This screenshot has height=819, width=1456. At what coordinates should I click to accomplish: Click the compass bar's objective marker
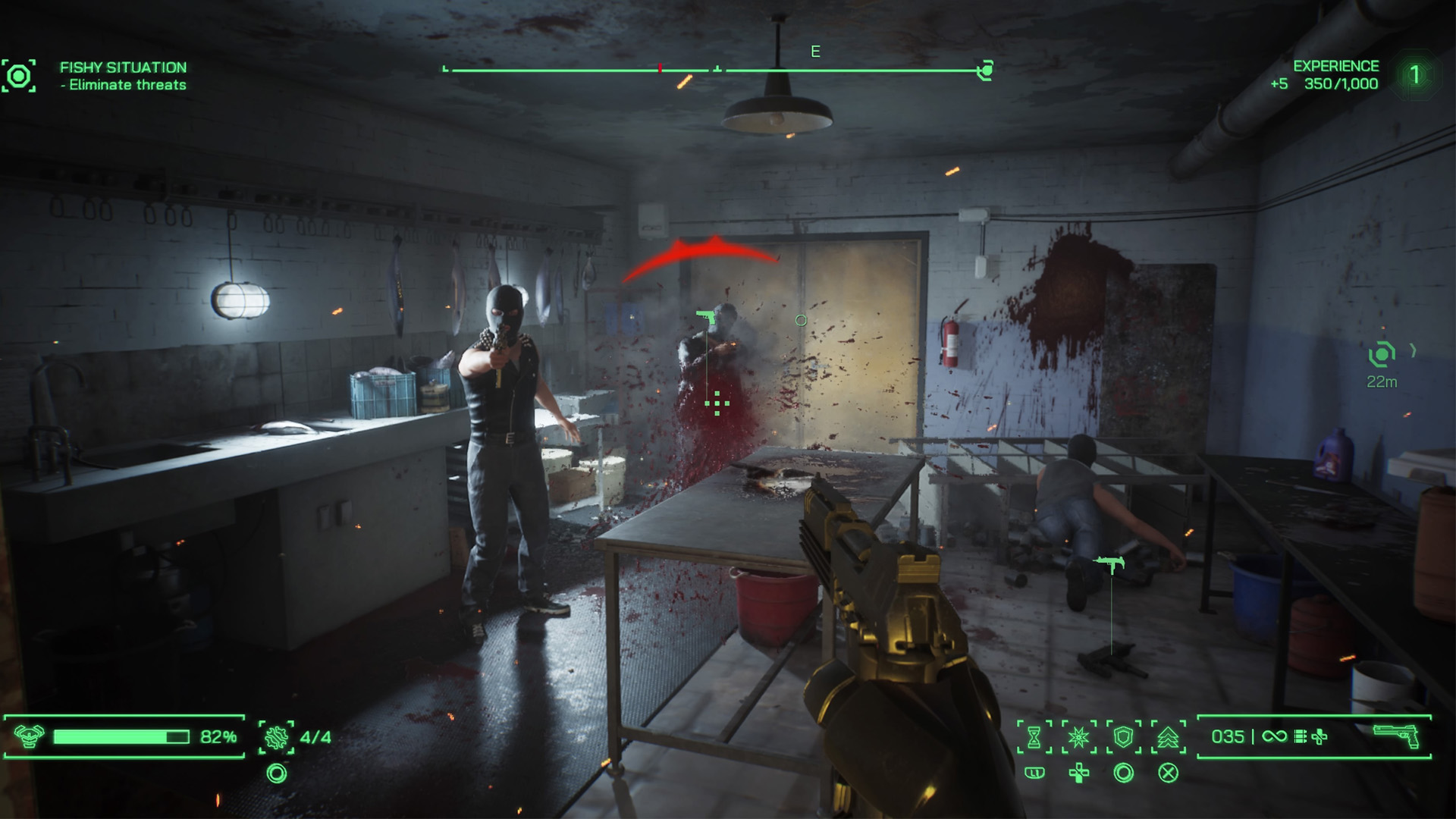985,71
